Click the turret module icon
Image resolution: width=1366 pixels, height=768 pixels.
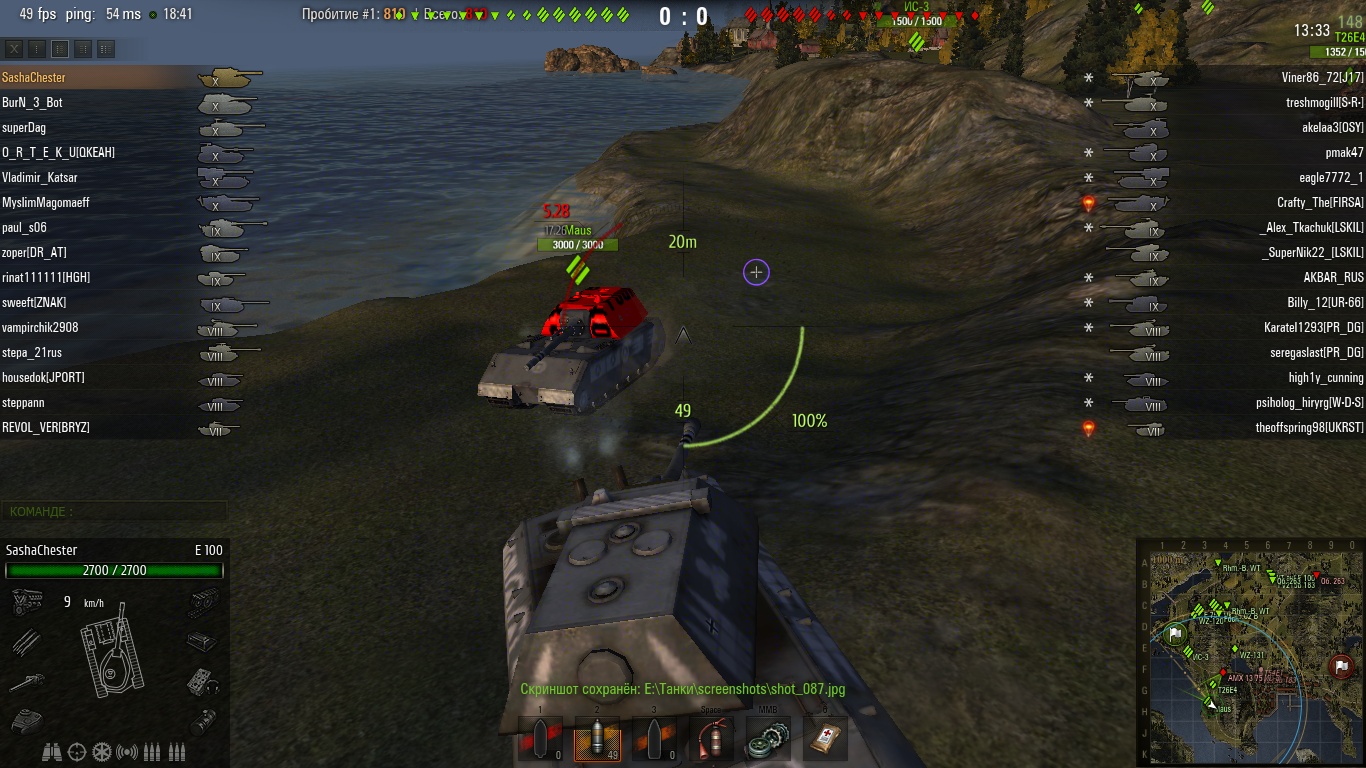click(25, 720)
